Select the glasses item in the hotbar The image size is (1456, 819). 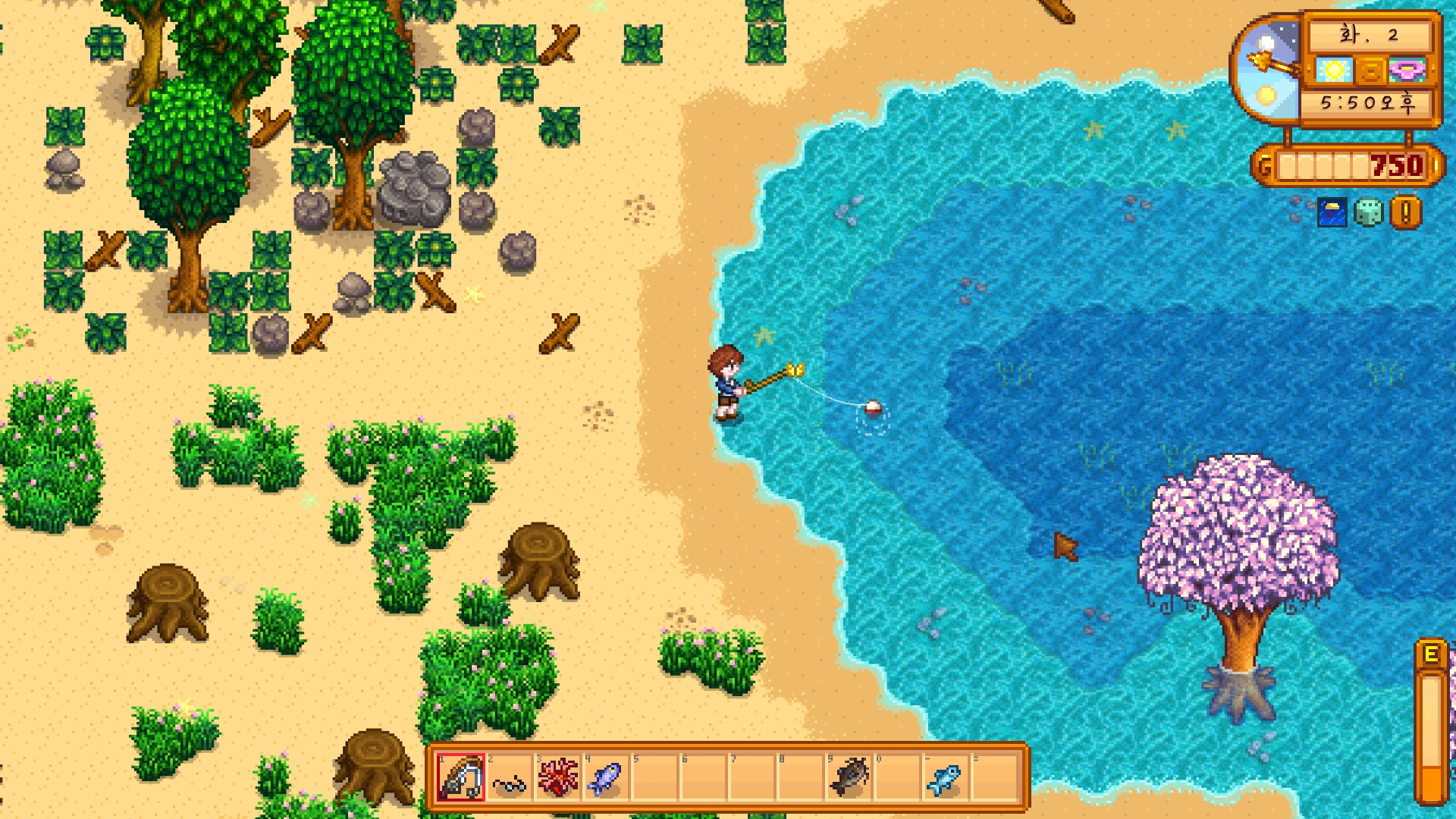pos(509,779)
